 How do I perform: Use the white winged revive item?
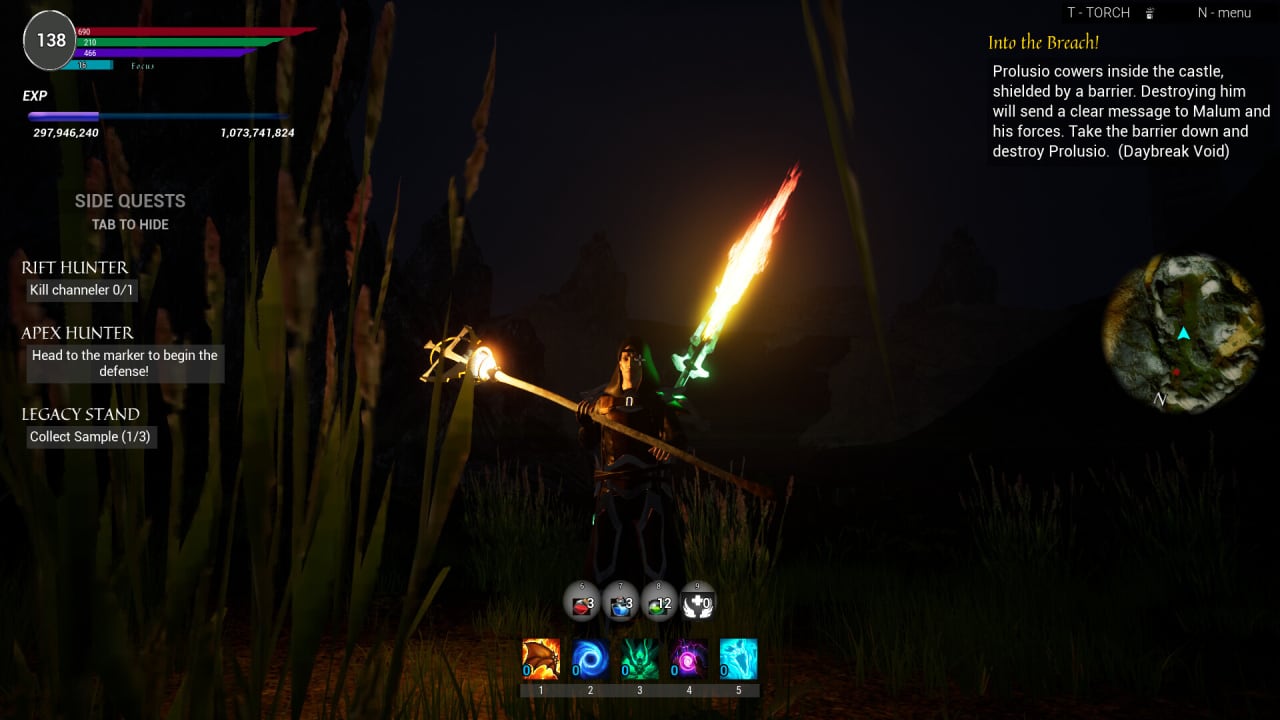pyautogui.click(x=697, y=602)
